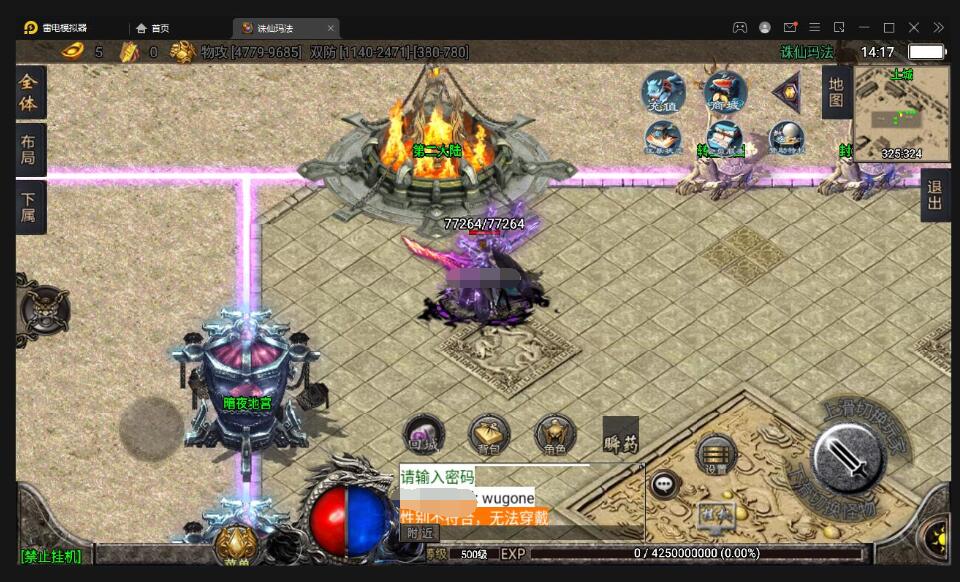Toggle the 禁止挂机 auto-battle label

coord(52,556)
